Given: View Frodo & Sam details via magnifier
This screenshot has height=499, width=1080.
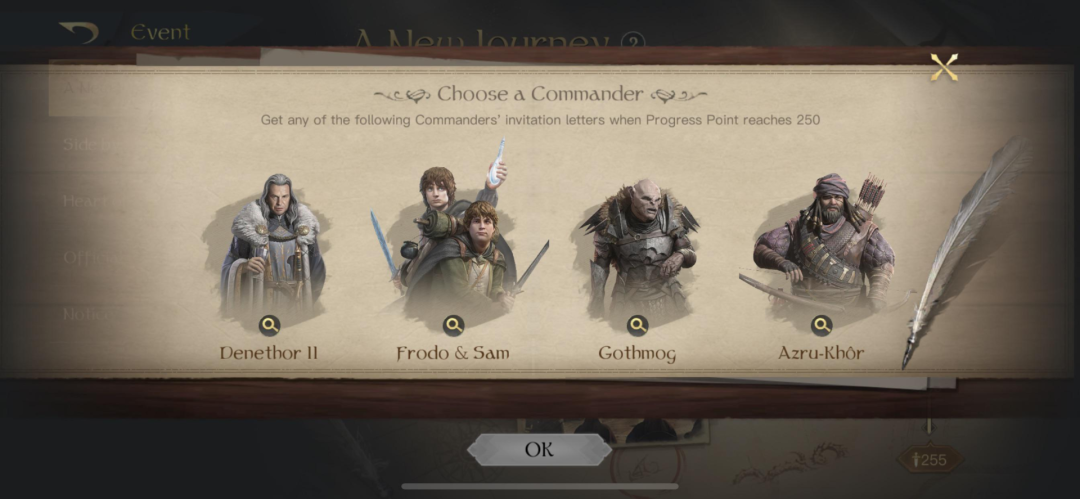Looking at the screenshot, I should click(x=454, y=325).
